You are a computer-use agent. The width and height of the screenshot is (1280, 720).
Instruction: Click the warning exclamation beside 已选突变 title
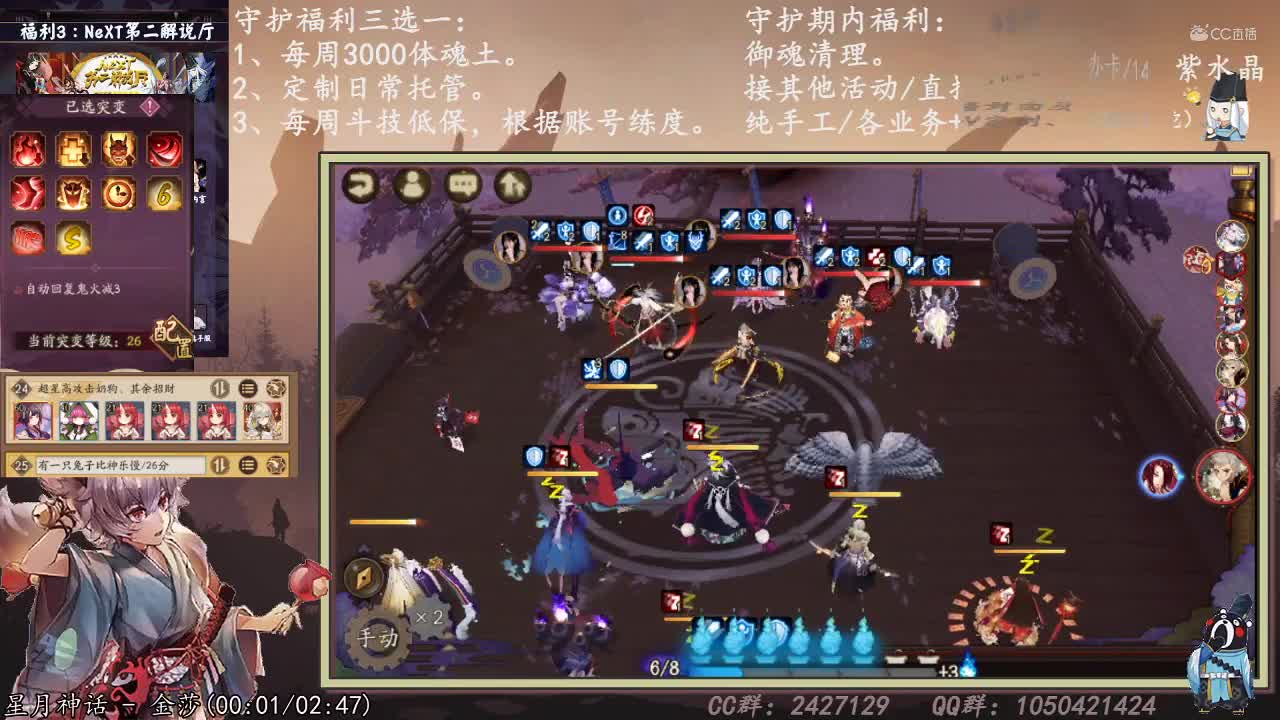pos(148,106)
